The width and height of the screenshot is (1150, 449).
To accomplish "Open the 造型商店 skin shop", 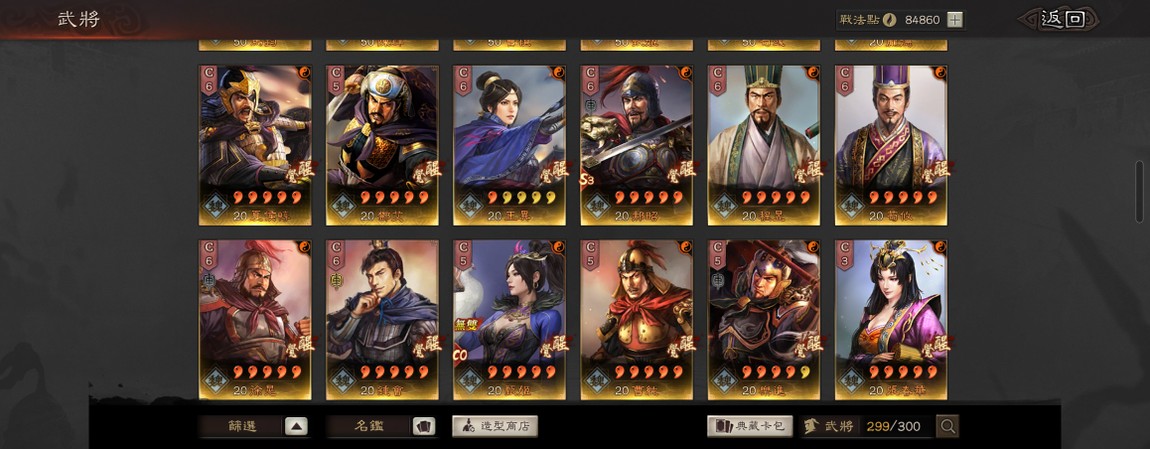I will (x=495, y=426).
